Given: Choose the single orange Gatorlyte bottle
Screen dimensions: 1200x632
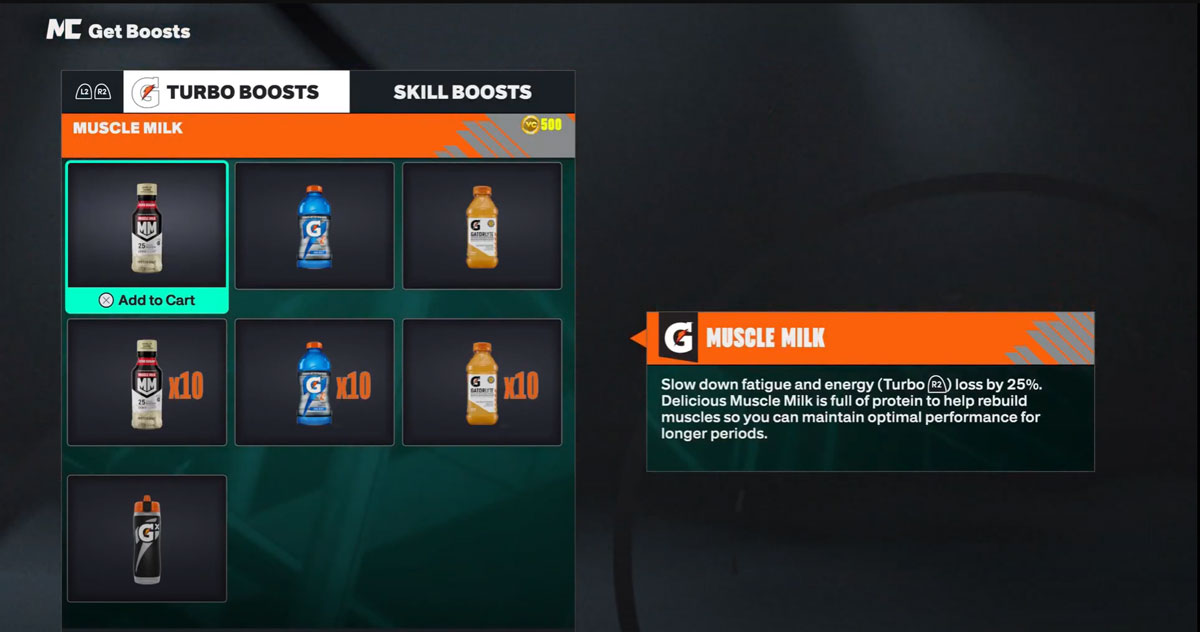Looking at the screenshot, I should coord(482,226).
